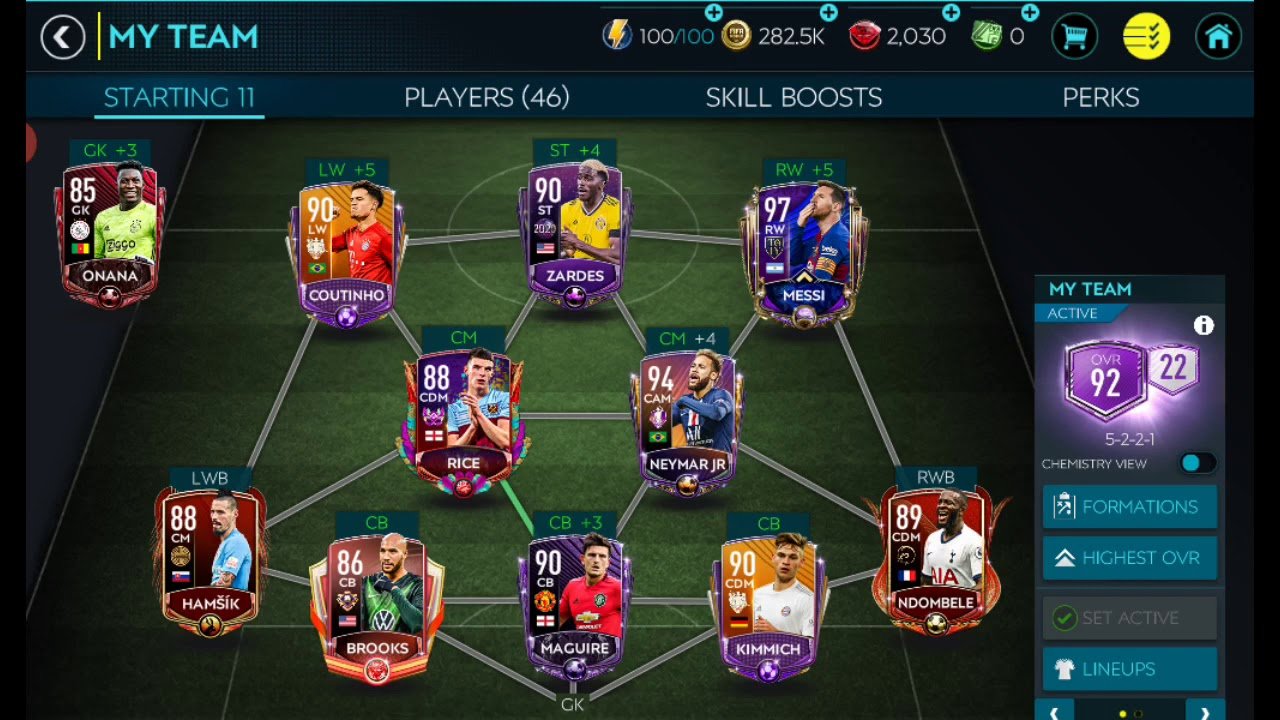Apply the Highest OVR lineup
Image resolution: width=1280 pixels, height=720 pixels.
tap(1129, 558)
